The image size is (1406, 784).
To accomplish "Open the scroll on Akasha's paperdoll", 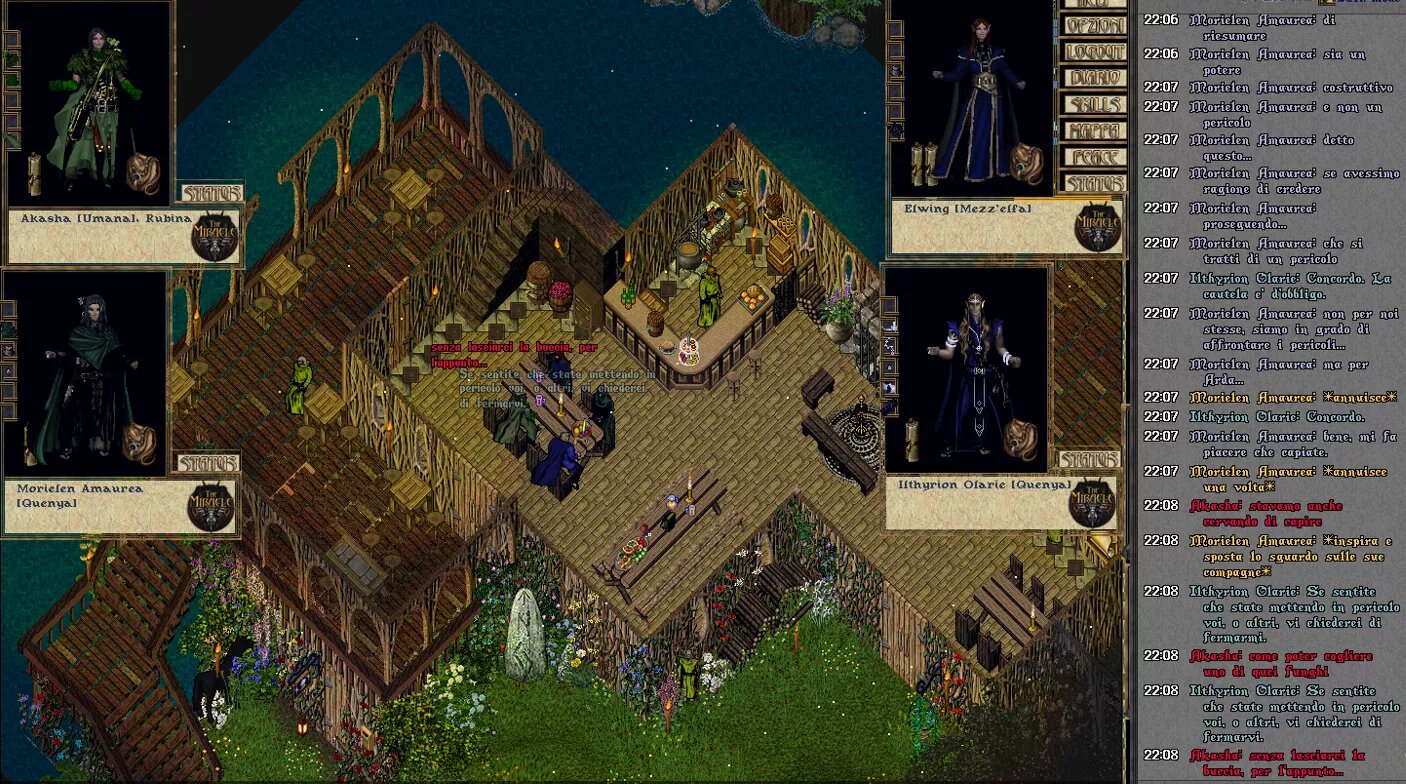I will pyautogui.click(x=34, y=172).
